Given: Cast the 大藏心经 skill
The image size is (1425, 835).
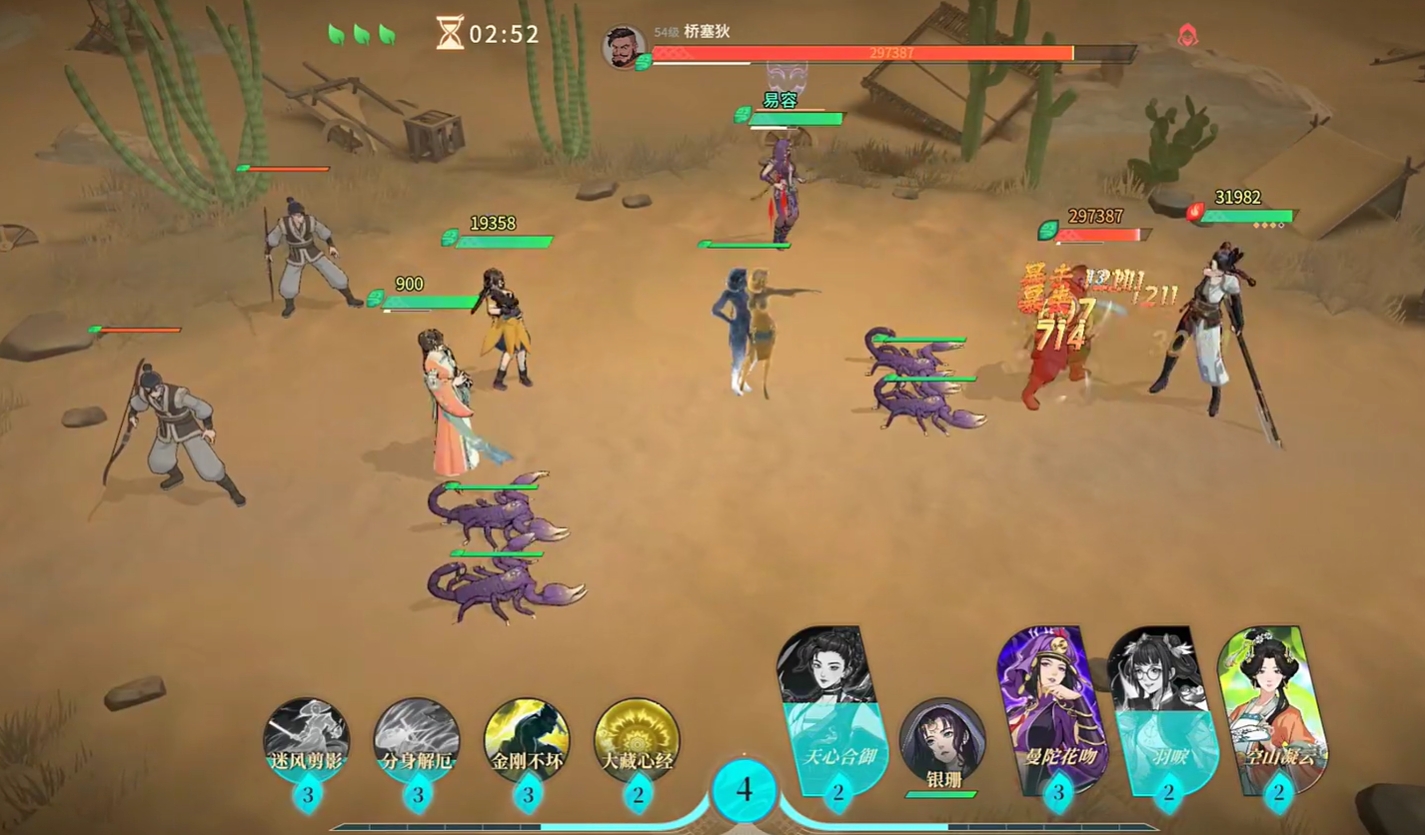Looking at the screenshot, I should [x=637, y=741].
